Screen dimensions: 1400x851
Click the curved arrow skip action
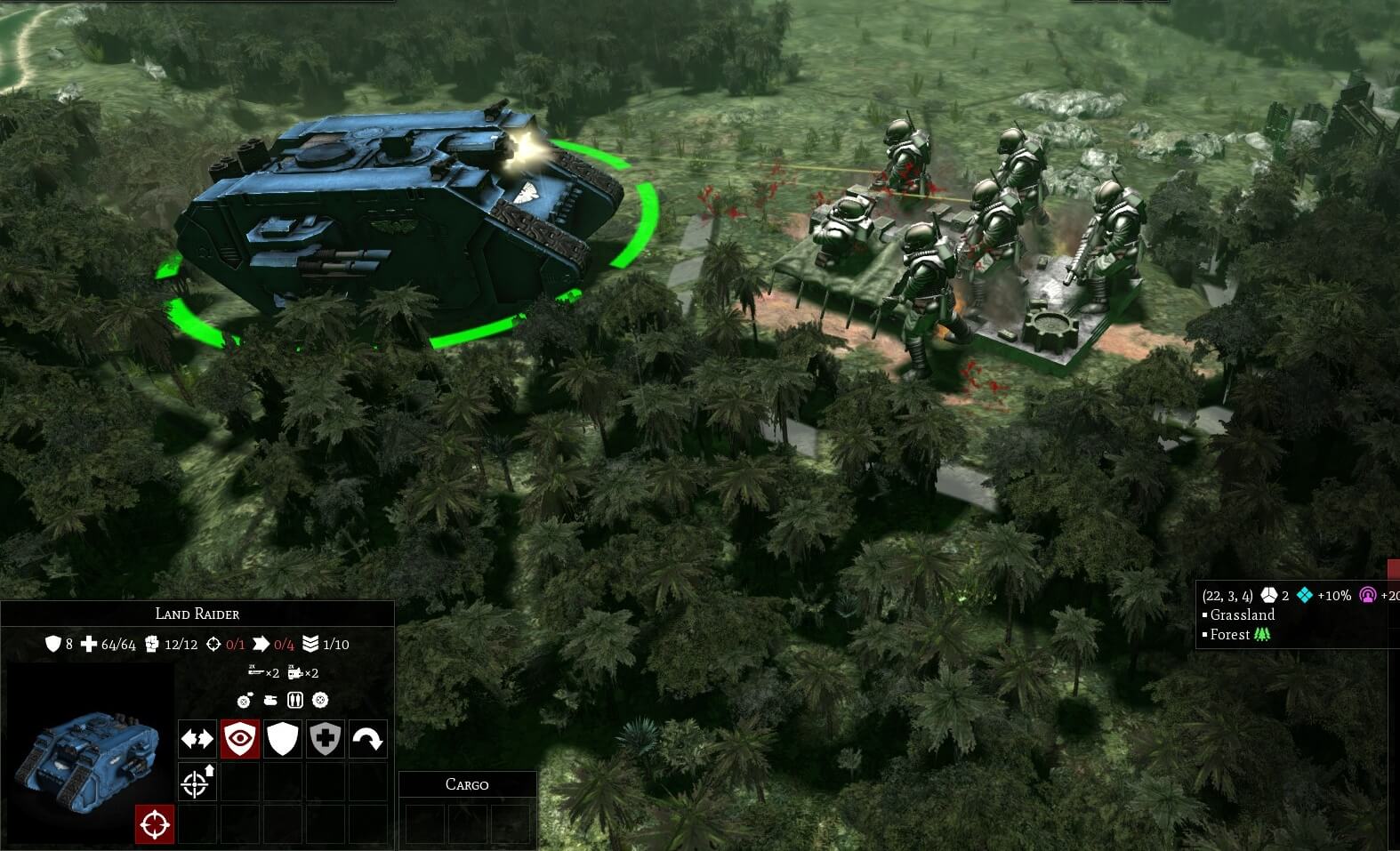[368, 739]
